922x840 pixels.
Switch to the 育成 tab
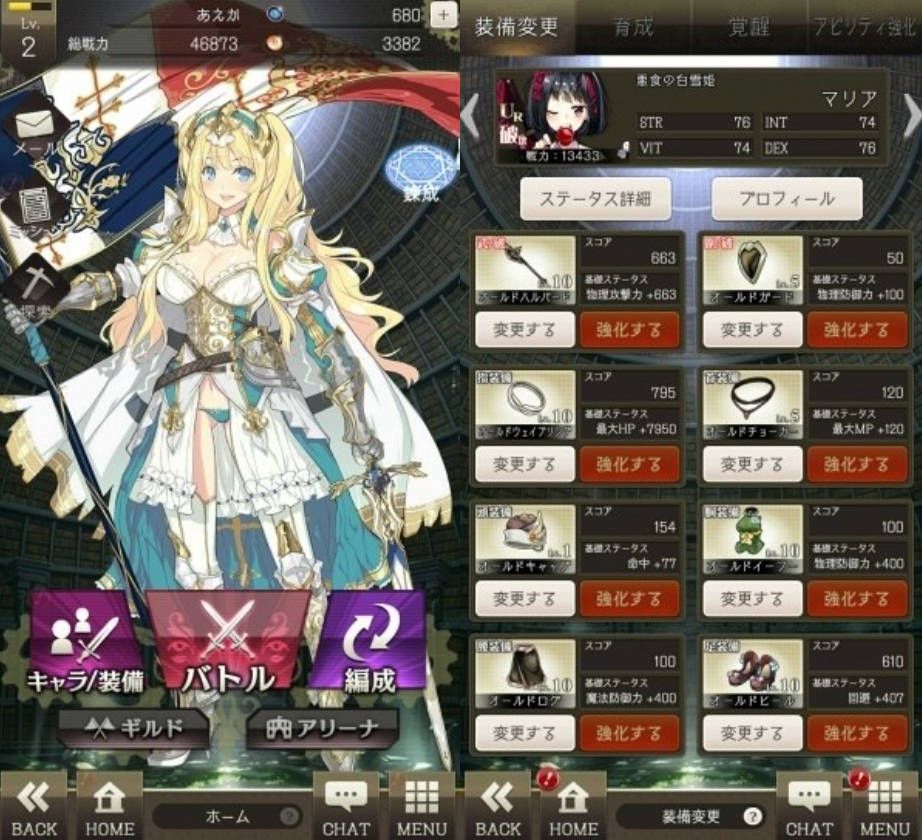[x=632, y=27]
